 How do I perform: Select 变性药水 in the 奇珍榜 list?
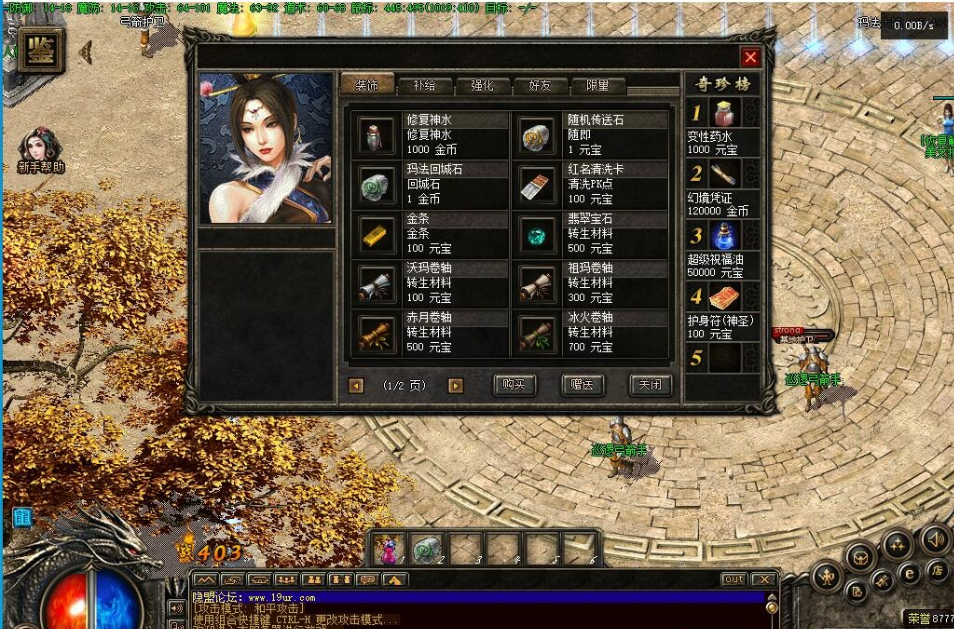[x=724, y=113]
